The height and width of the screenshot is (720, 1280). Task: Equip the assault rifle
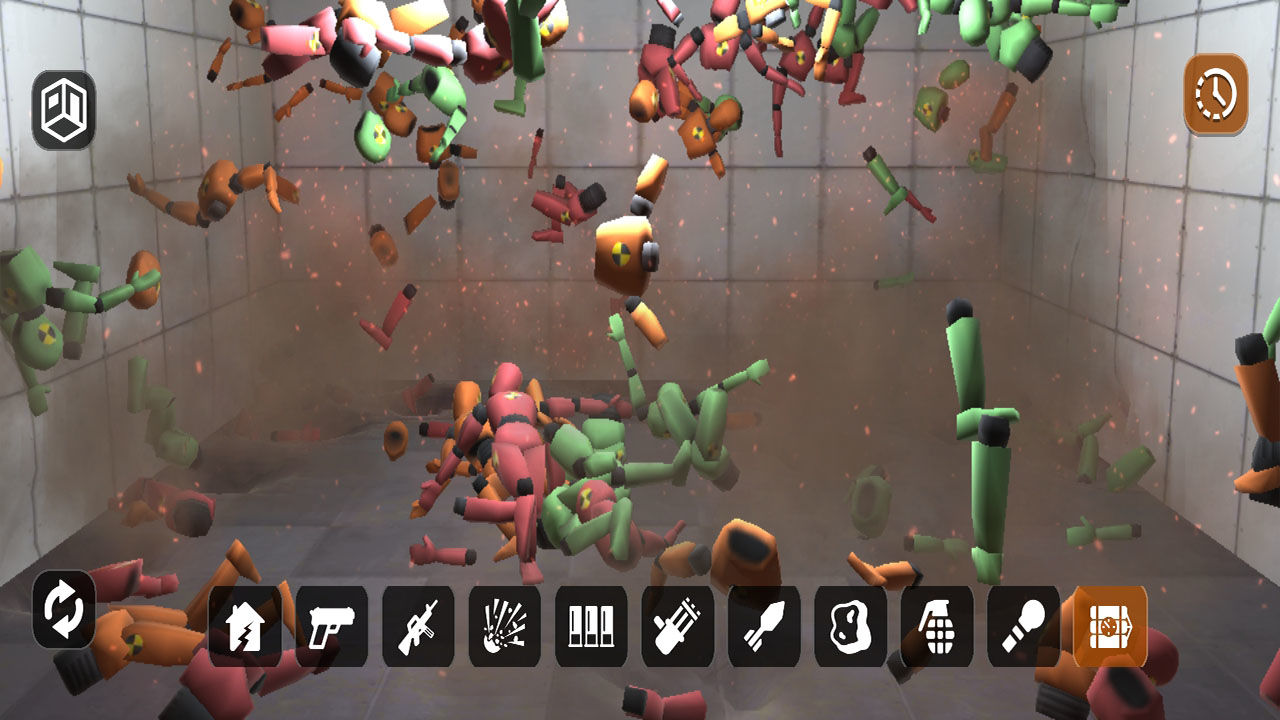click(418, 627)
